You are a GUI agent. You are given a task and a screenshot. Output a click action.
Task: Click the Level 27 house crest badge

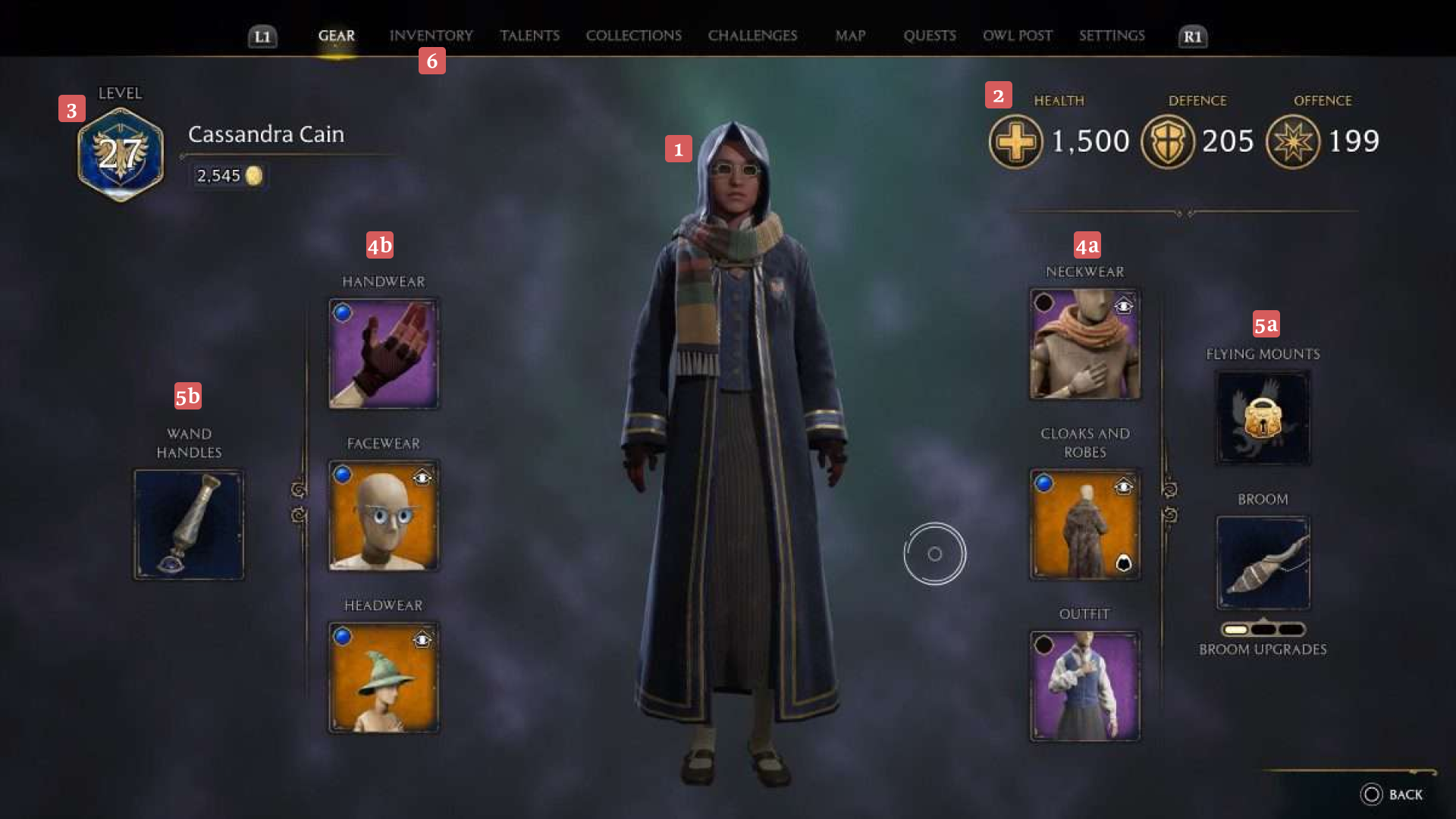click(x=120, y=152)
